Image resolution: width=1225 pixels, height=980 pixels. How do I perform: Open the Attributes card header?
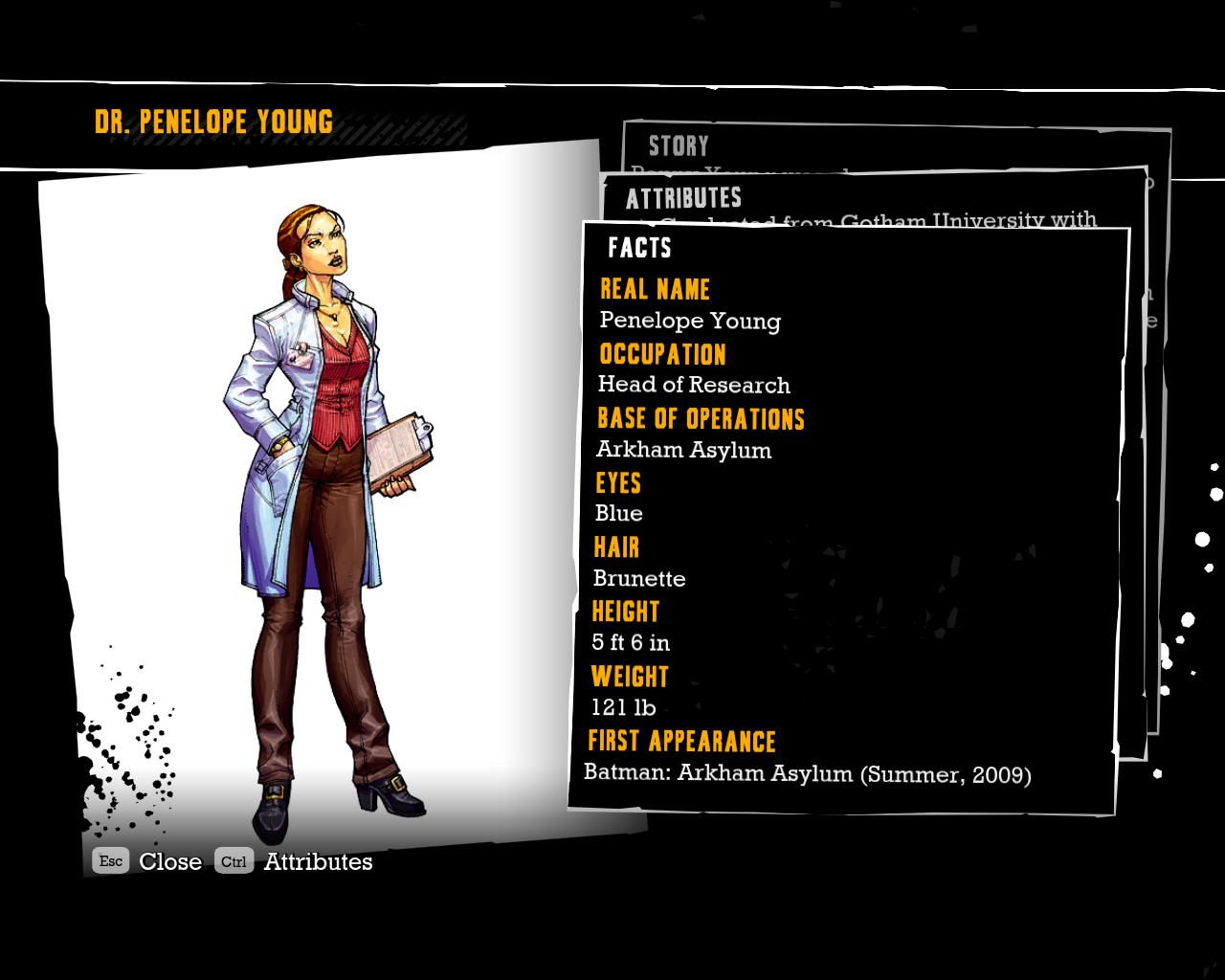tap(683, 198)
